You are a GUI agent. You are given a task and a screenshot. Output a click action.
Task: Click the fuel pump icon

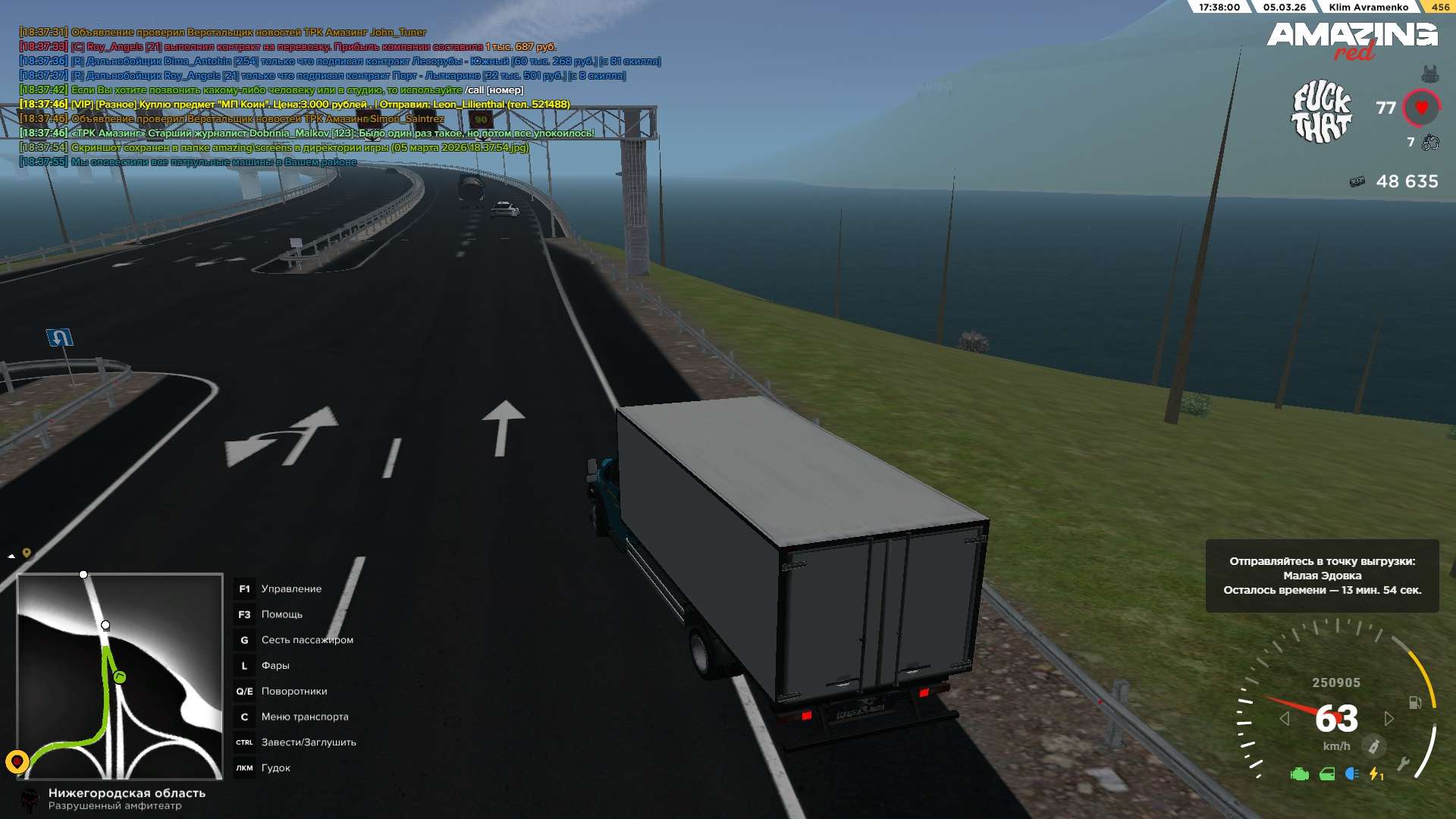point(1414,702)
